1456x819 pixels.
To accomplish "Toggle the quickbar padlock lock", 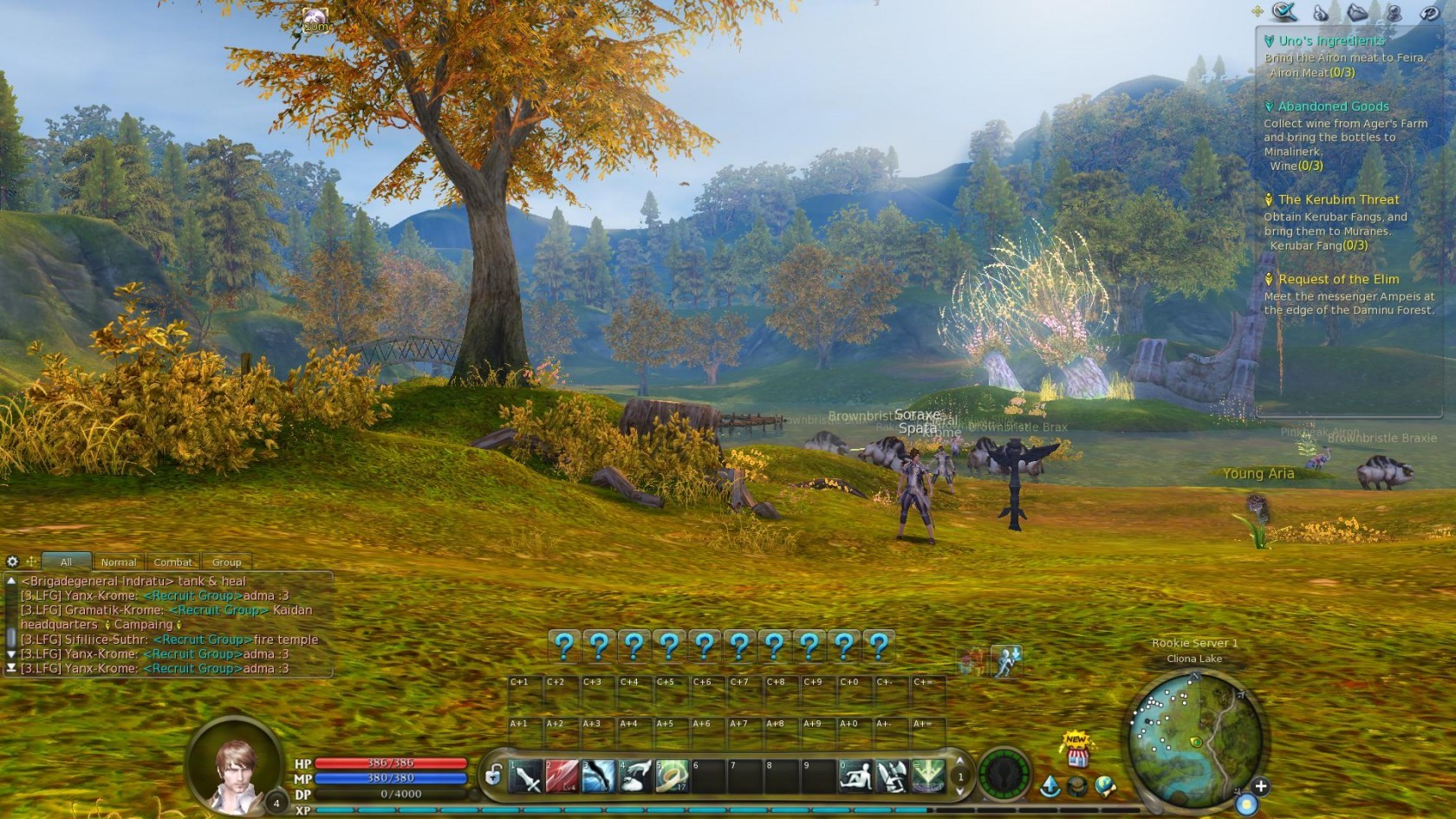I will coord(493,775).
